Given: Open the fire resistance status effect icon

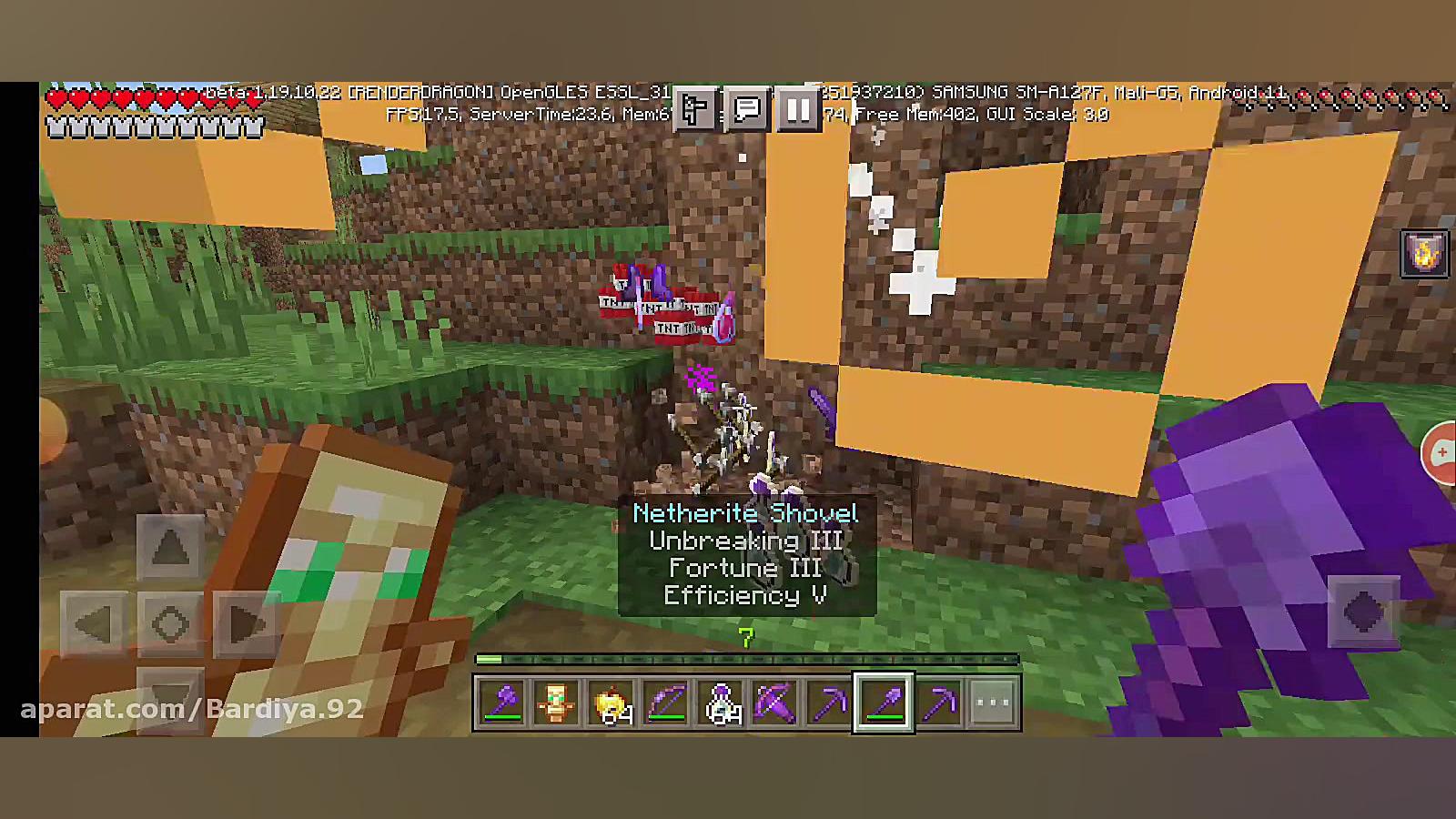Looking at the screenshot, I should 1424,254.
